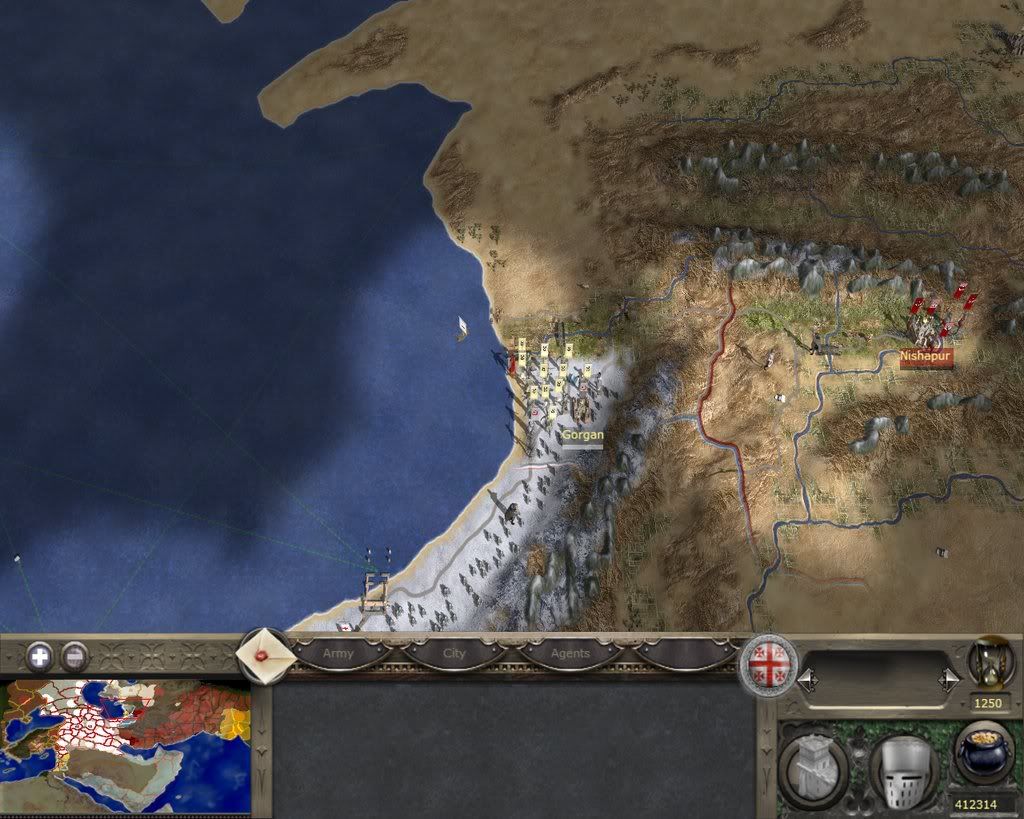This screenshot has height=819, width=1024.
Task: Open the sealed letter missives icon
Action: point(265,656)
